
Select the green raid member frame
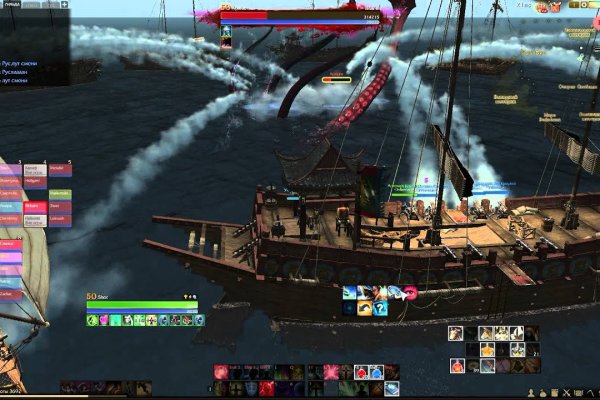click(x=60, y=195)
